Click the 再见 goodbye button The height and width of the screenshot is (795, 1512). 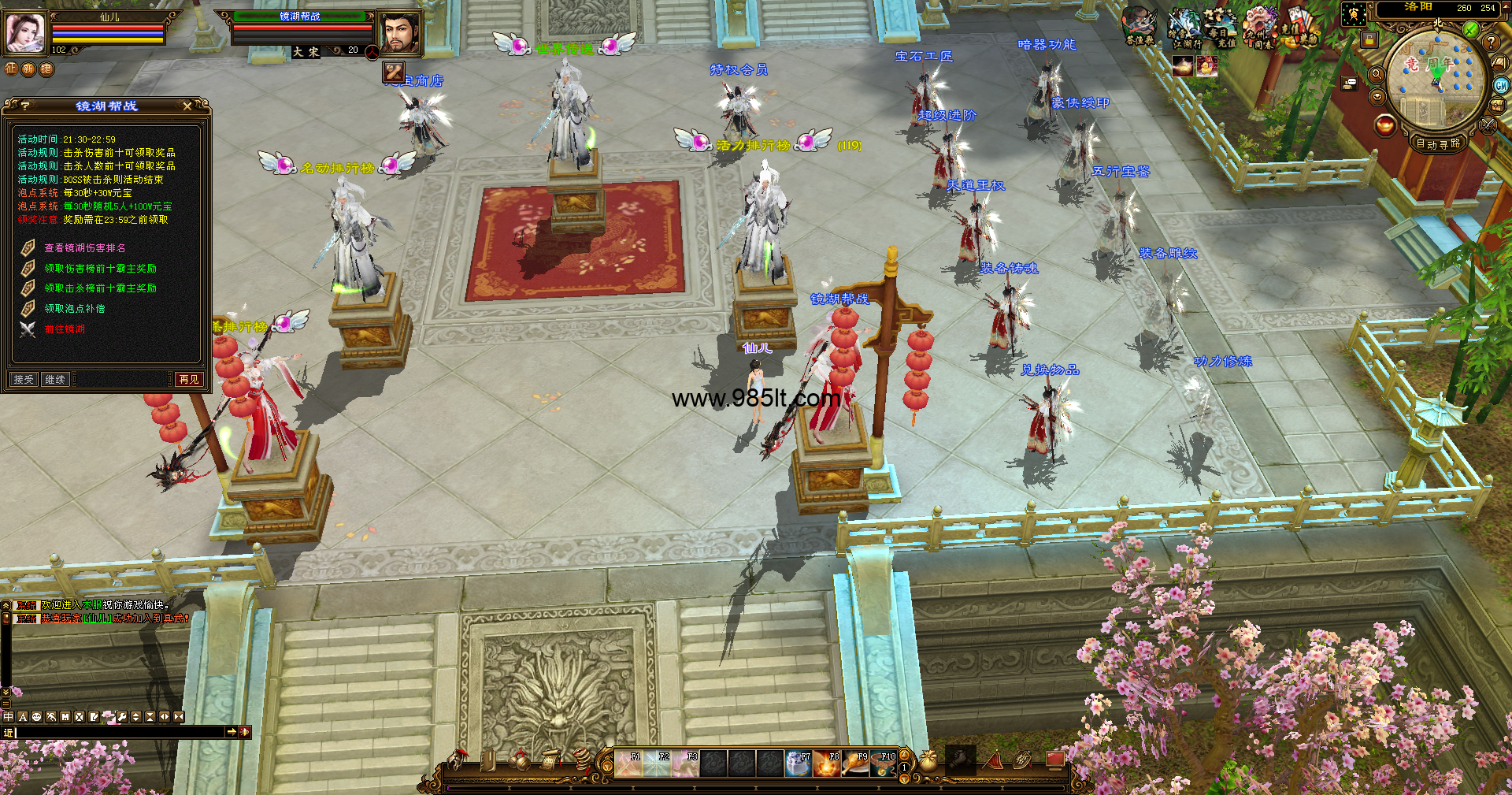pos(189,380)
